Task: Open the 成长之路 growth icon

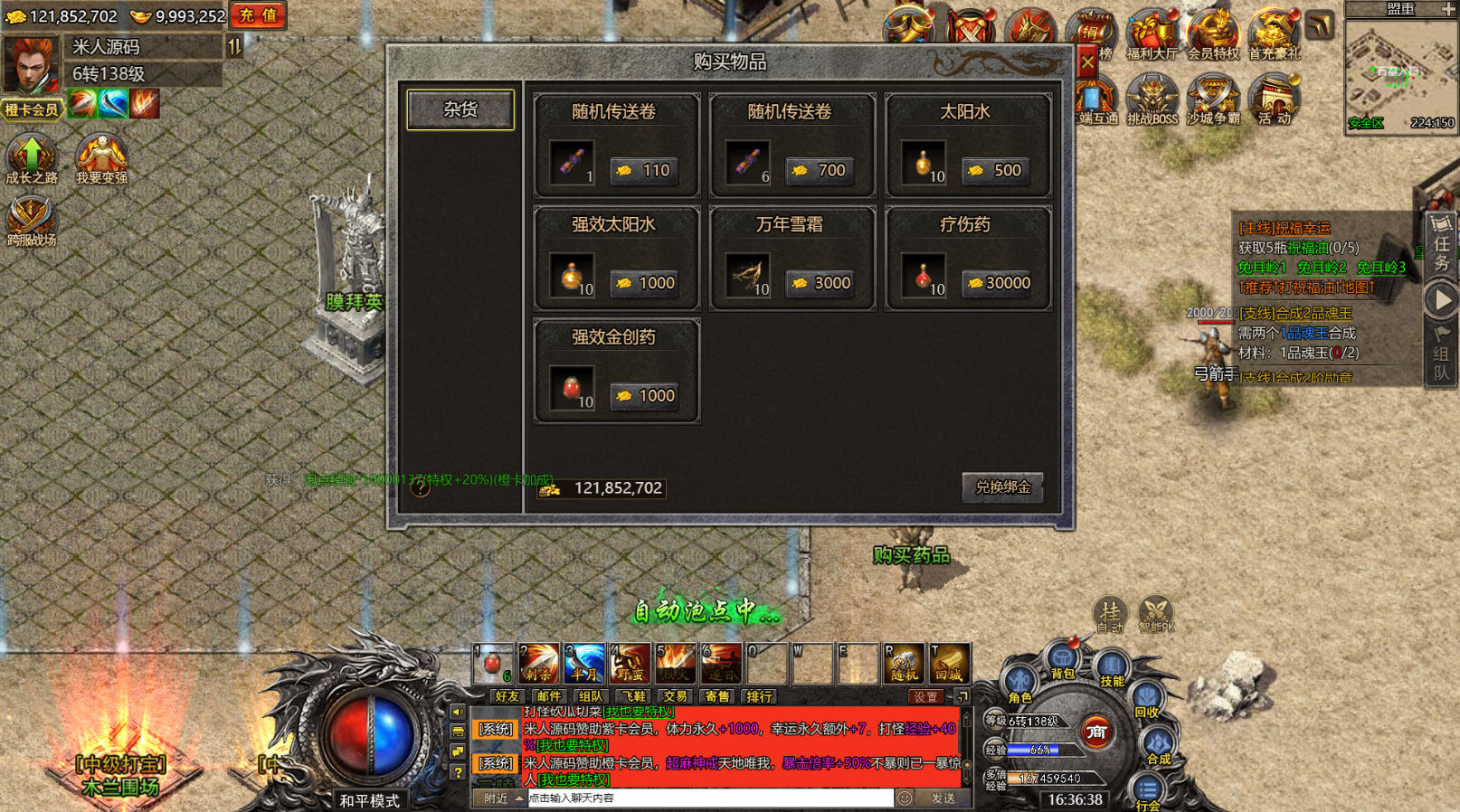Action: point(32,158)
